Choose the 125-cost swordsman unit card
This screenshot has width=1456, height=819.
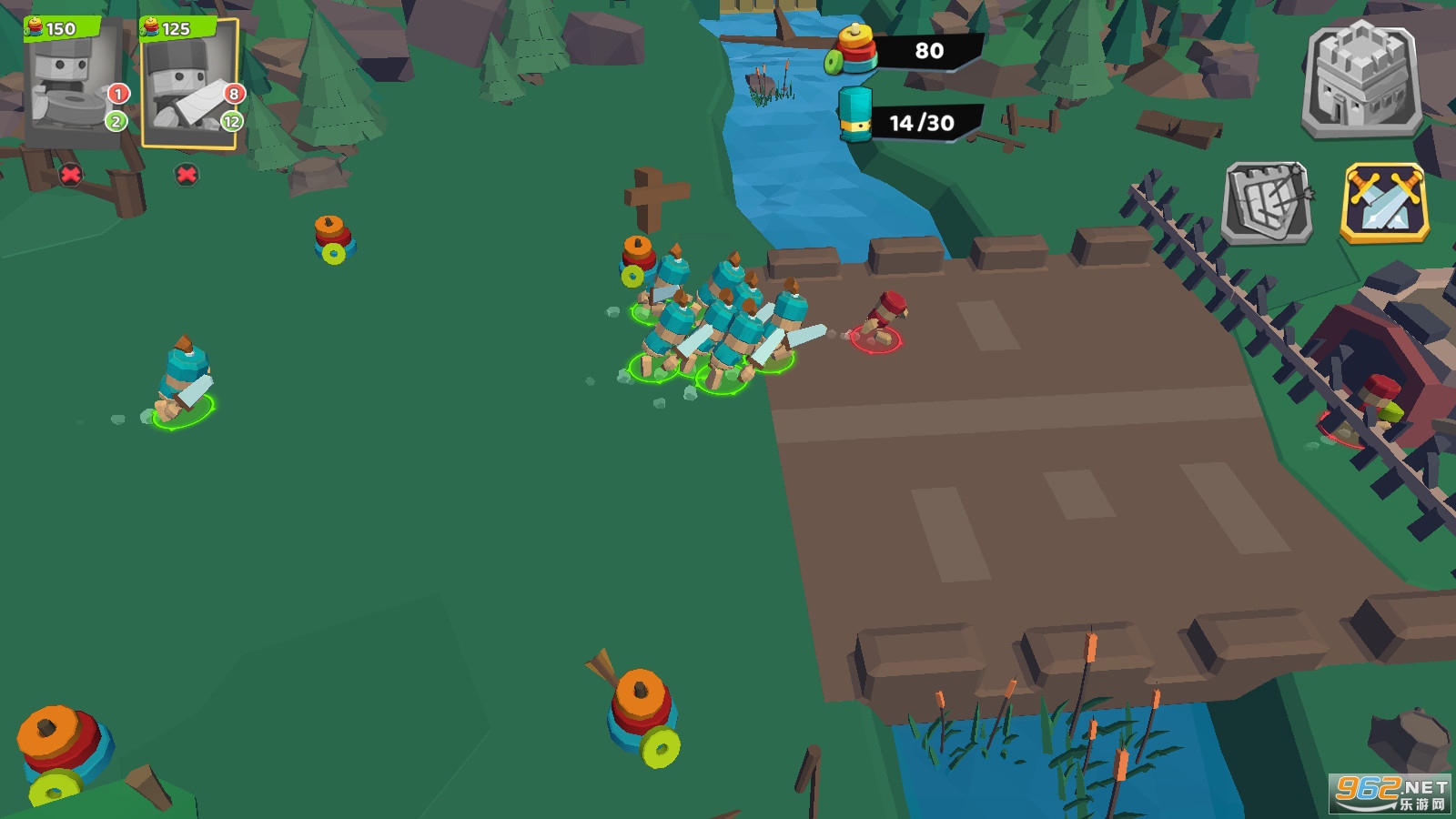coord(189,84)
